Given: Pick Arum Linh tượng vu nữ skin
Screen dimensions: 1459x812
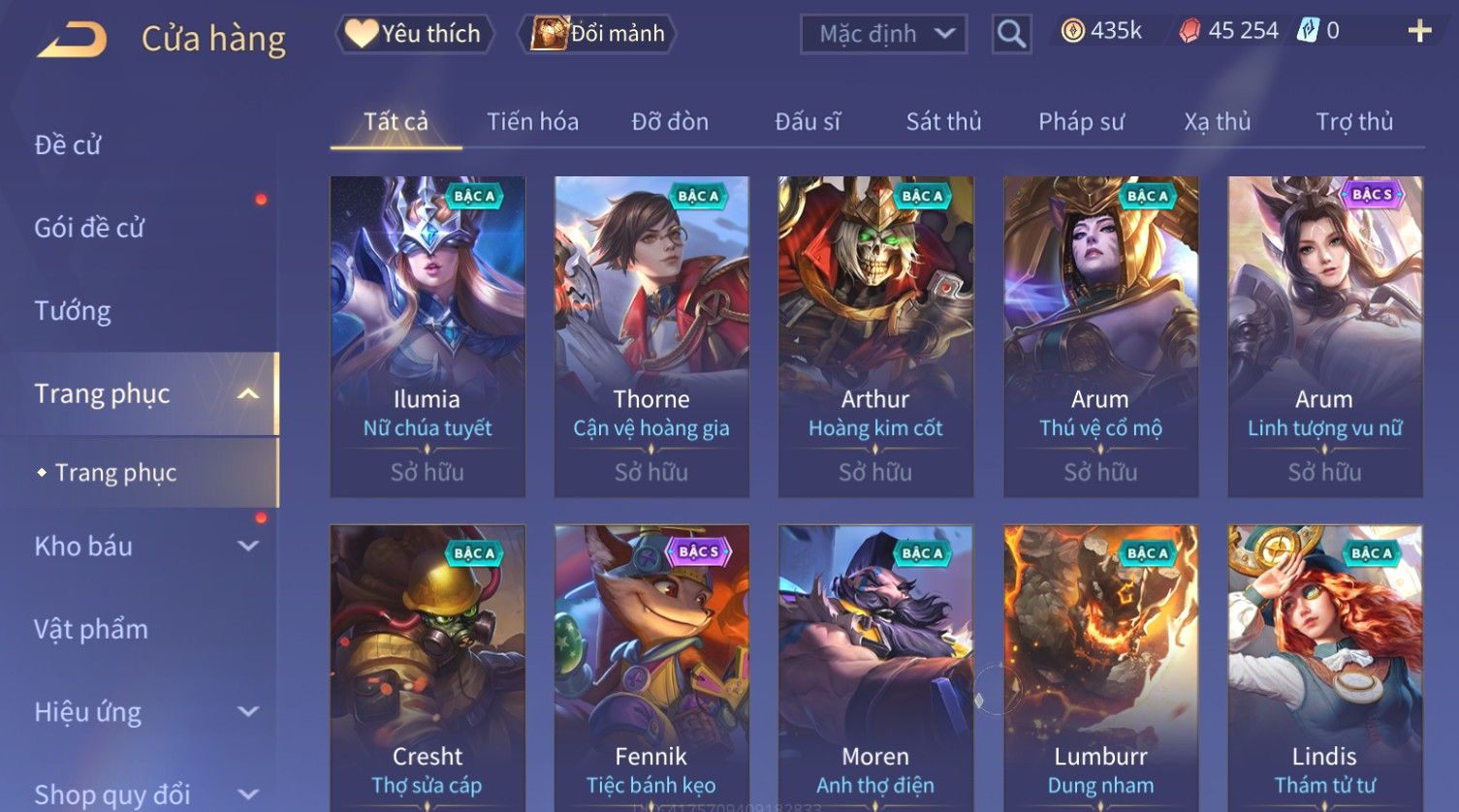Looking at the screenshot, I should pos(1324,336).
